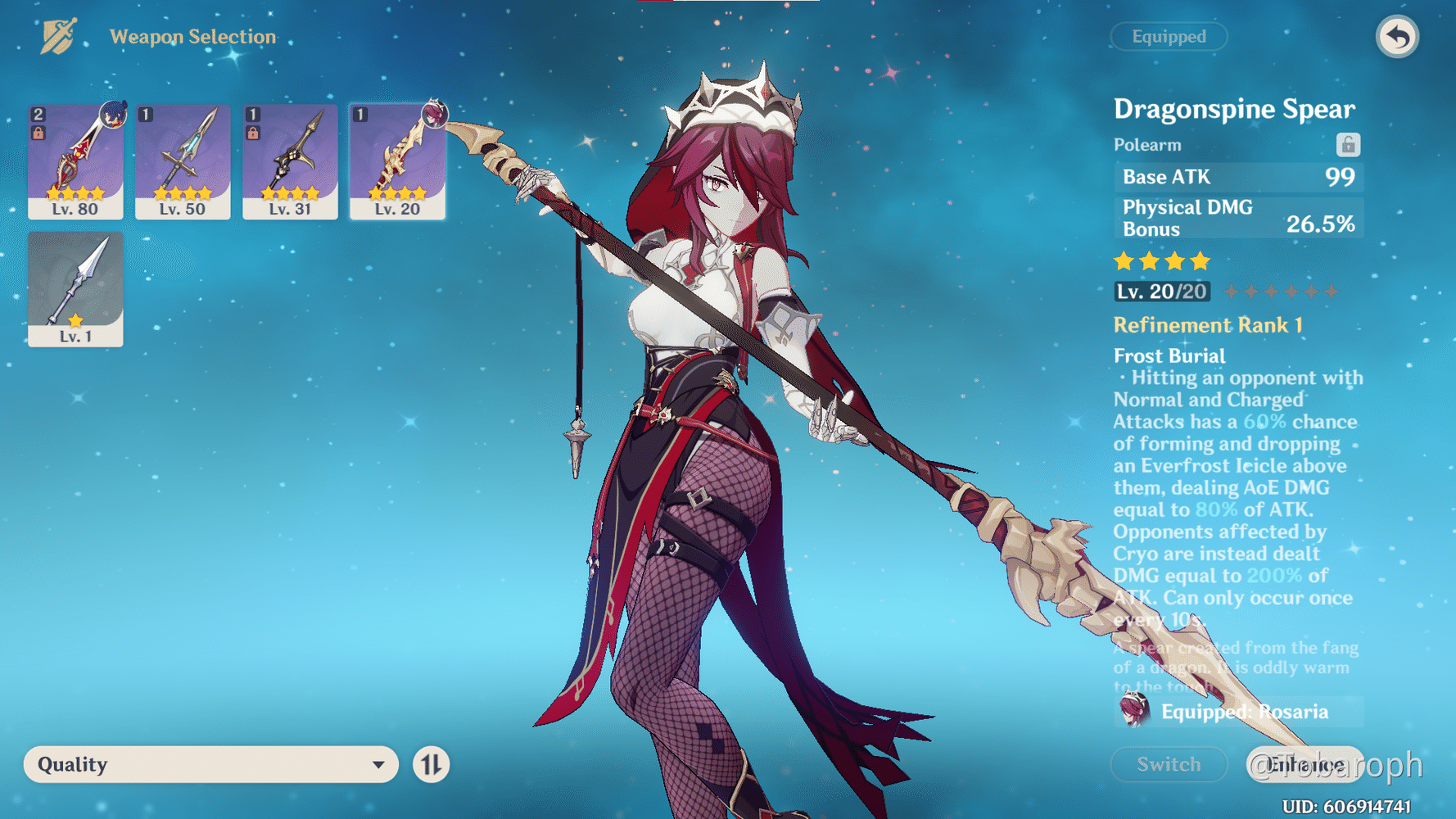Select the Lv. 31 polearm thumbnail
This screenshot has height=819, width=1456.
pyautogui.click(x=290, y=161)
